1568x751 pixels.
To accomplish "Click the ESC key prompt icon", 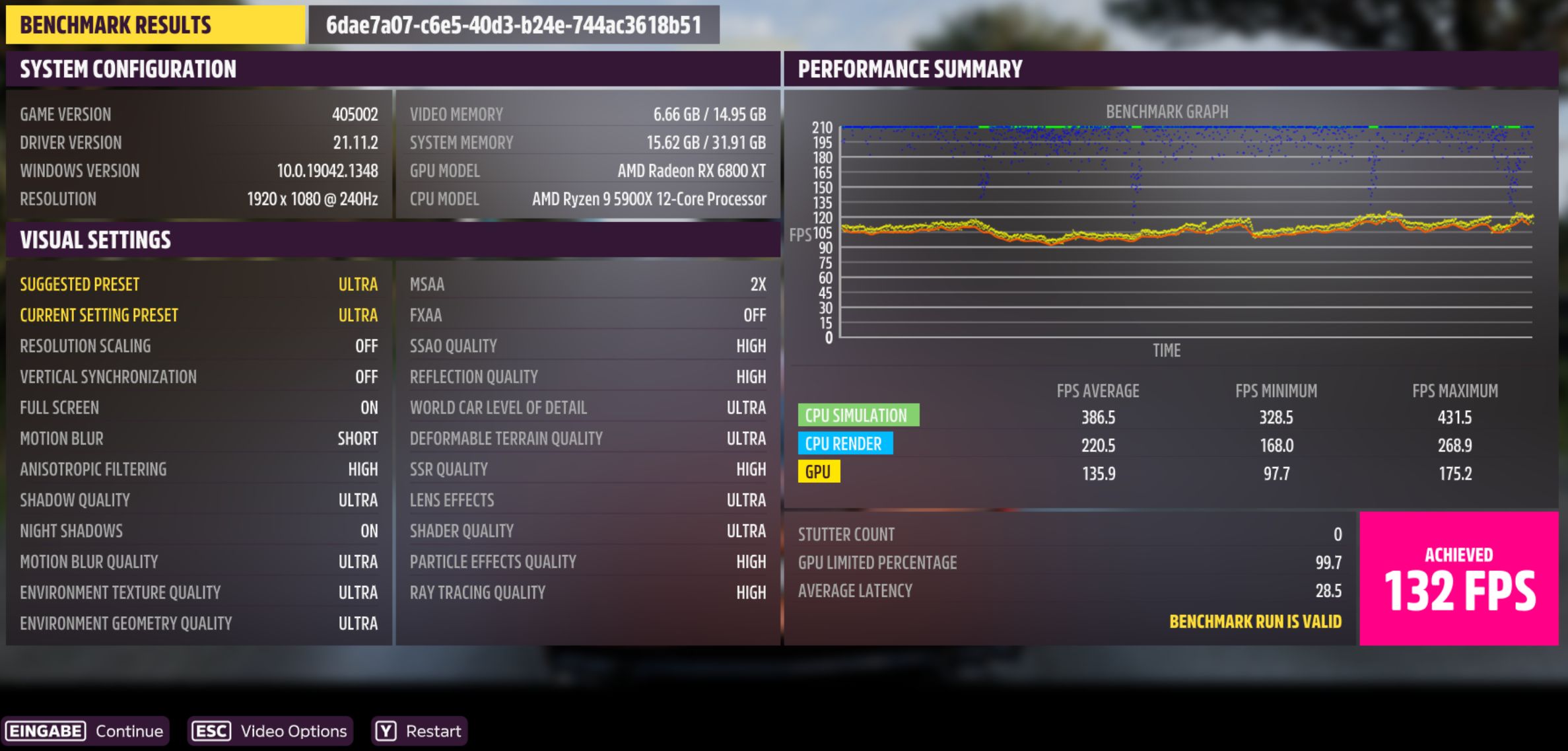I will [210, 731].
